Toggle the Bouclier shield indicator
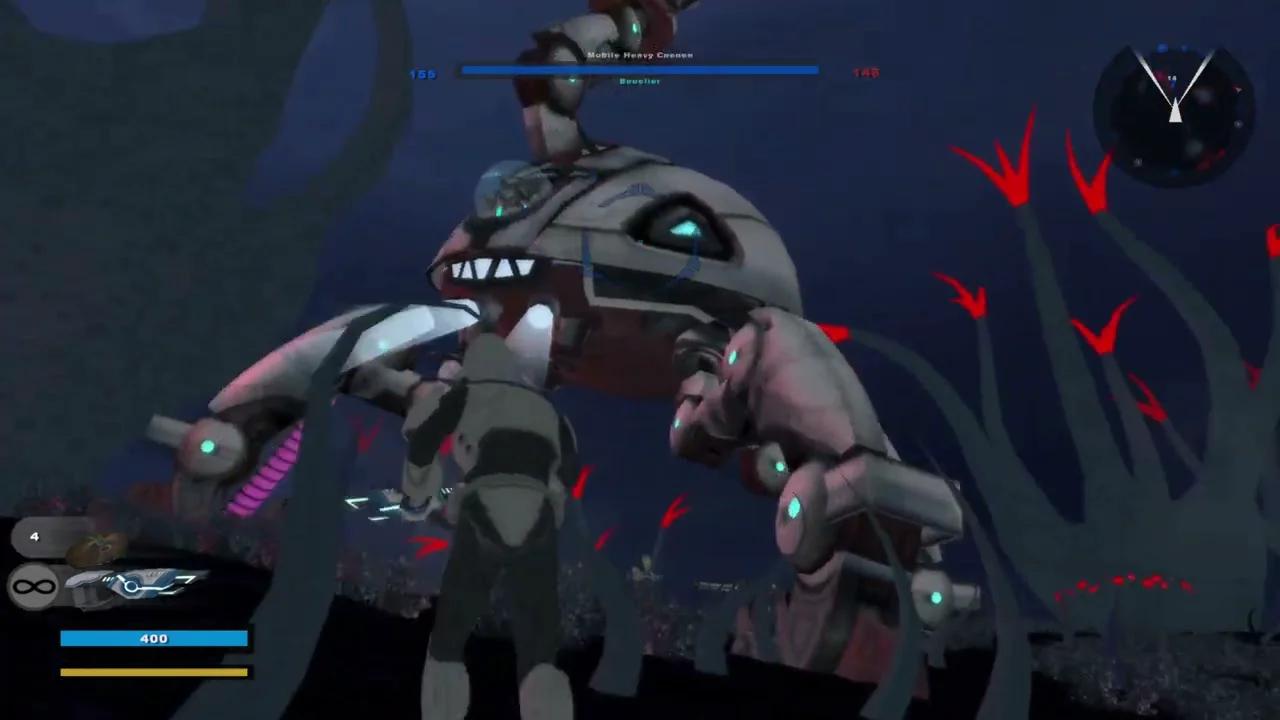 640,81
